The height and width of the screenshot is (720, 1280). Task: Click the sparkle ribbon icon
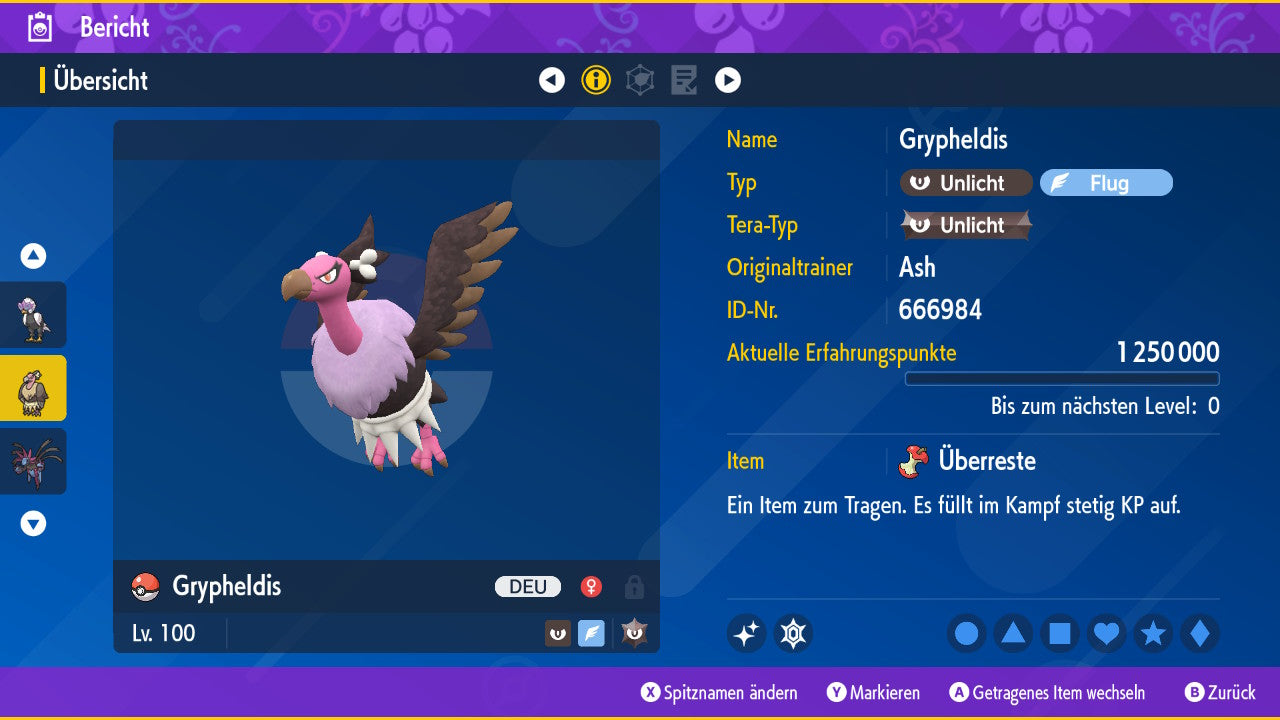[746, 634]
